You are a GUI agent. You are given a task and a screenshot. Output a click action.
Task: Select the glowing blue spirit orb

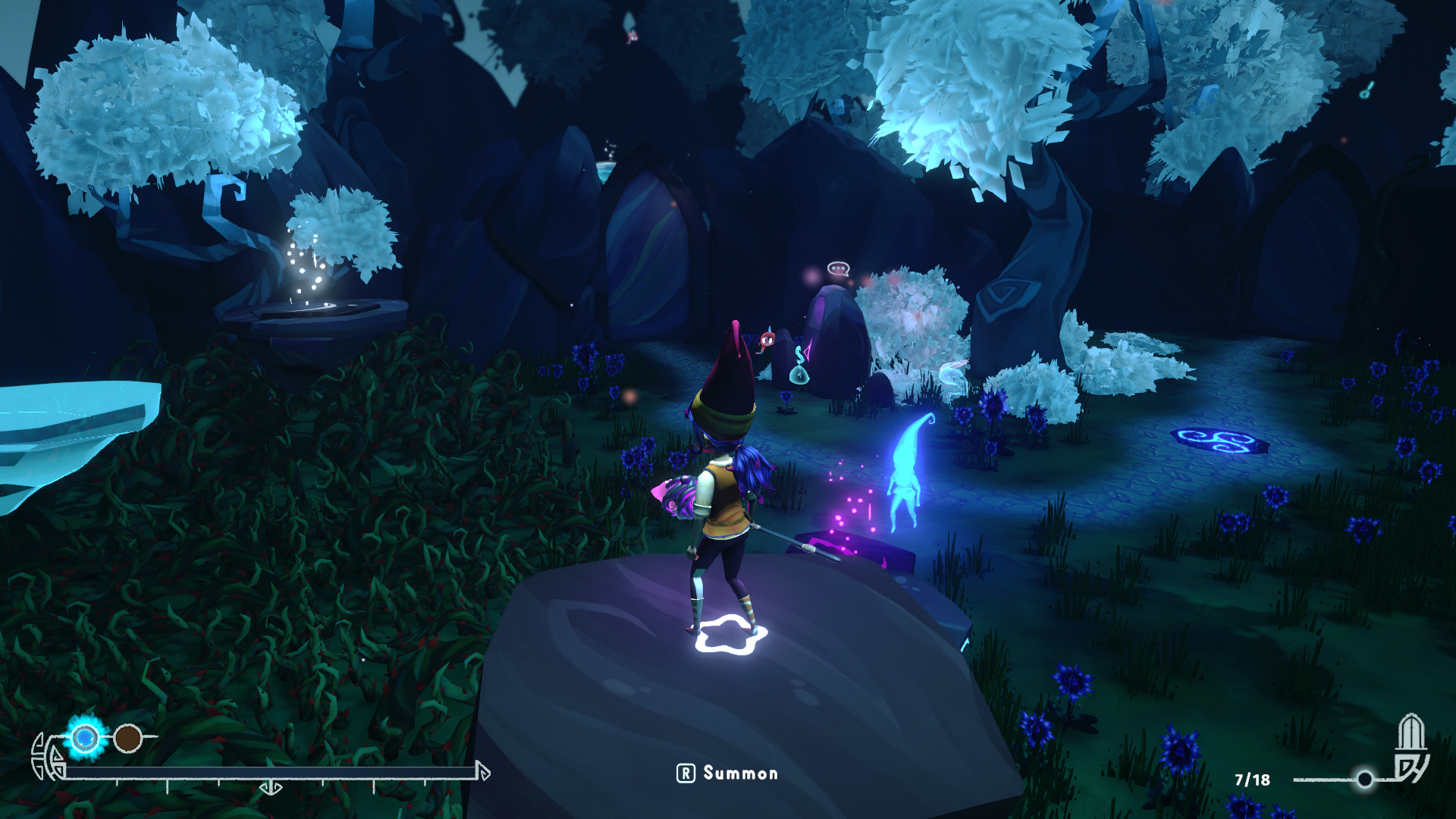pyautogui.click(x=85, y=737)
